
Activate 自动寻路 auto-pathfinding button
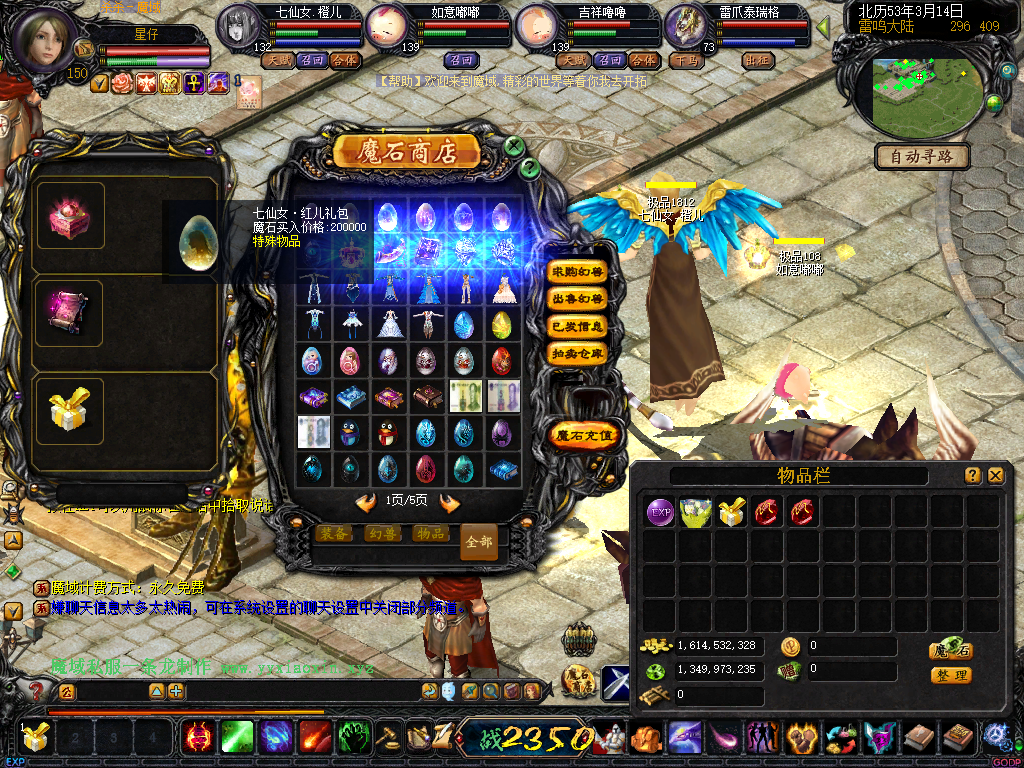(x=922, y=156)
